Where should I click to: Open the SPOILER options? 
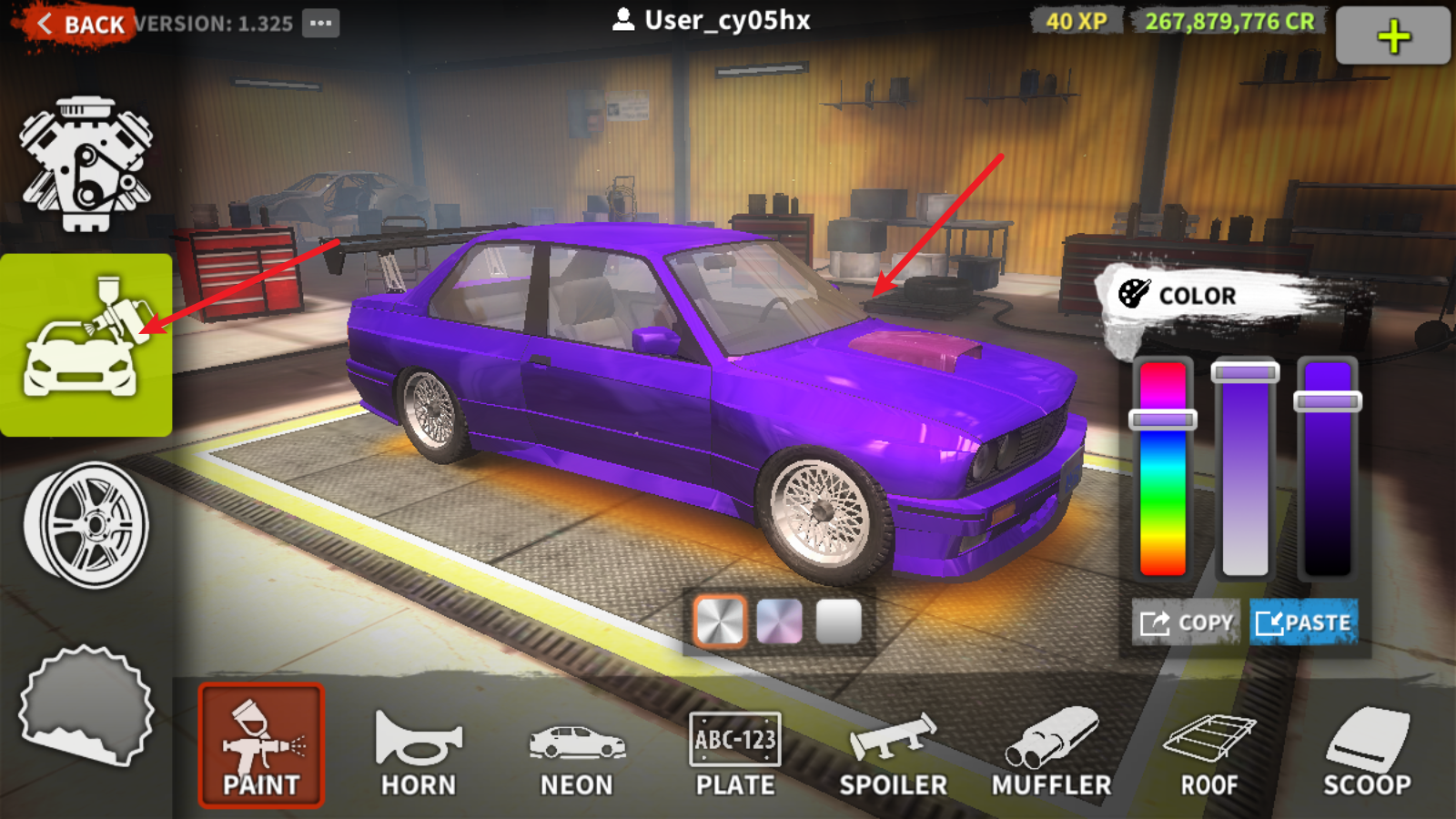tap(893, 751)
